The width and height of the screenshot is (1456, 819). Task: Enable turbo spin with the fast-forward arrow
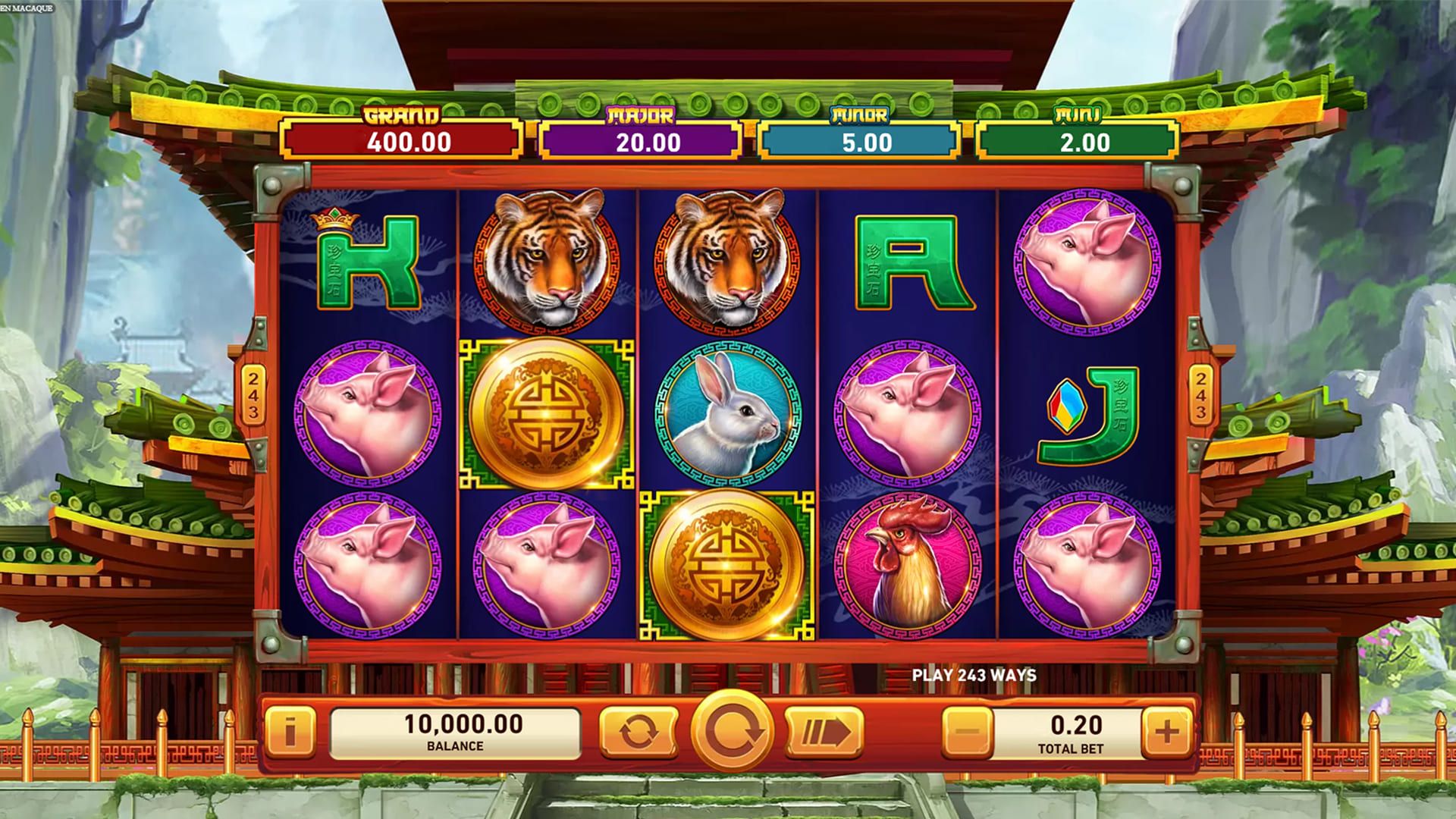point(824,733)
